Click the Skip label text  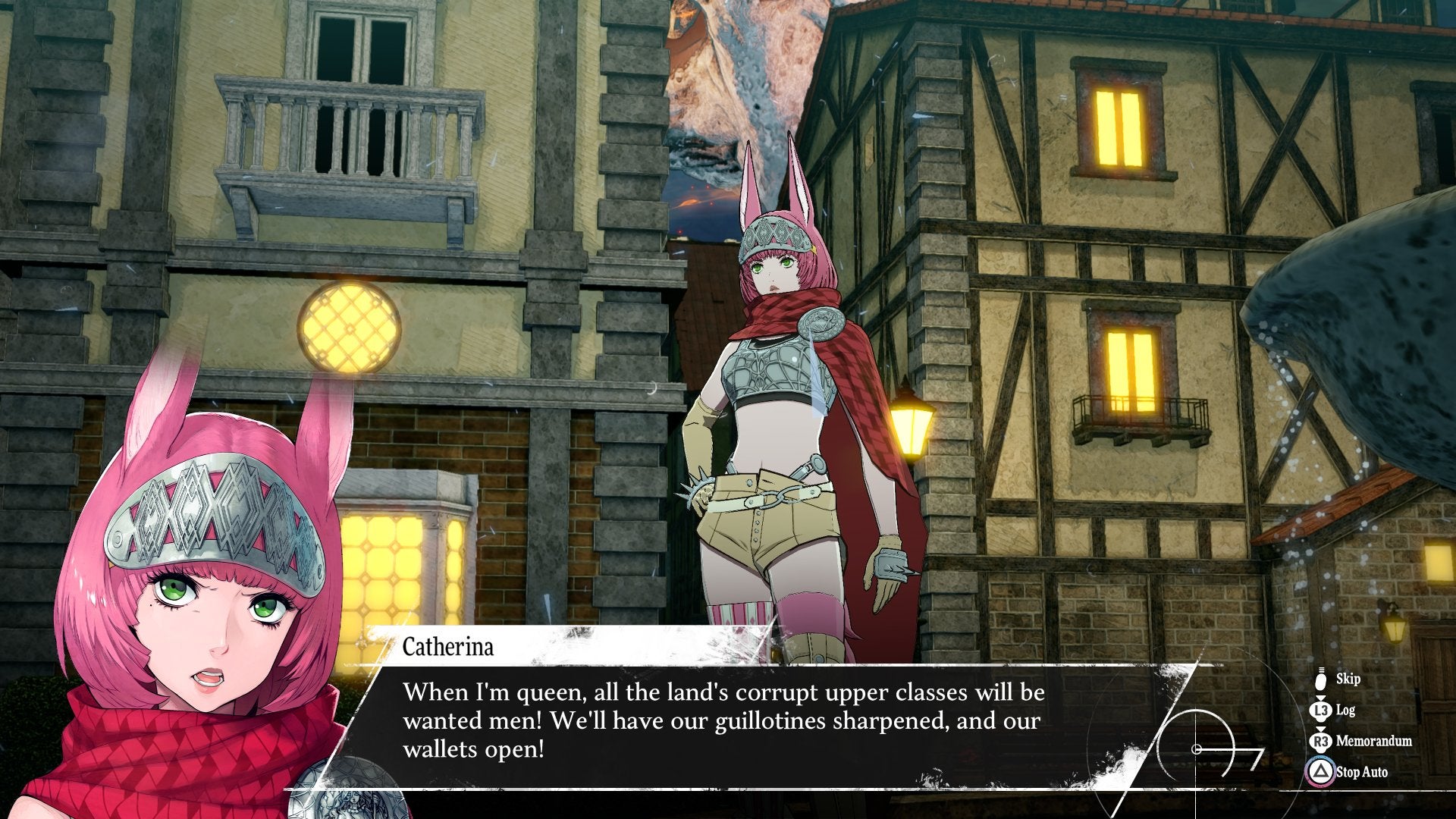tap(1348, 678)
